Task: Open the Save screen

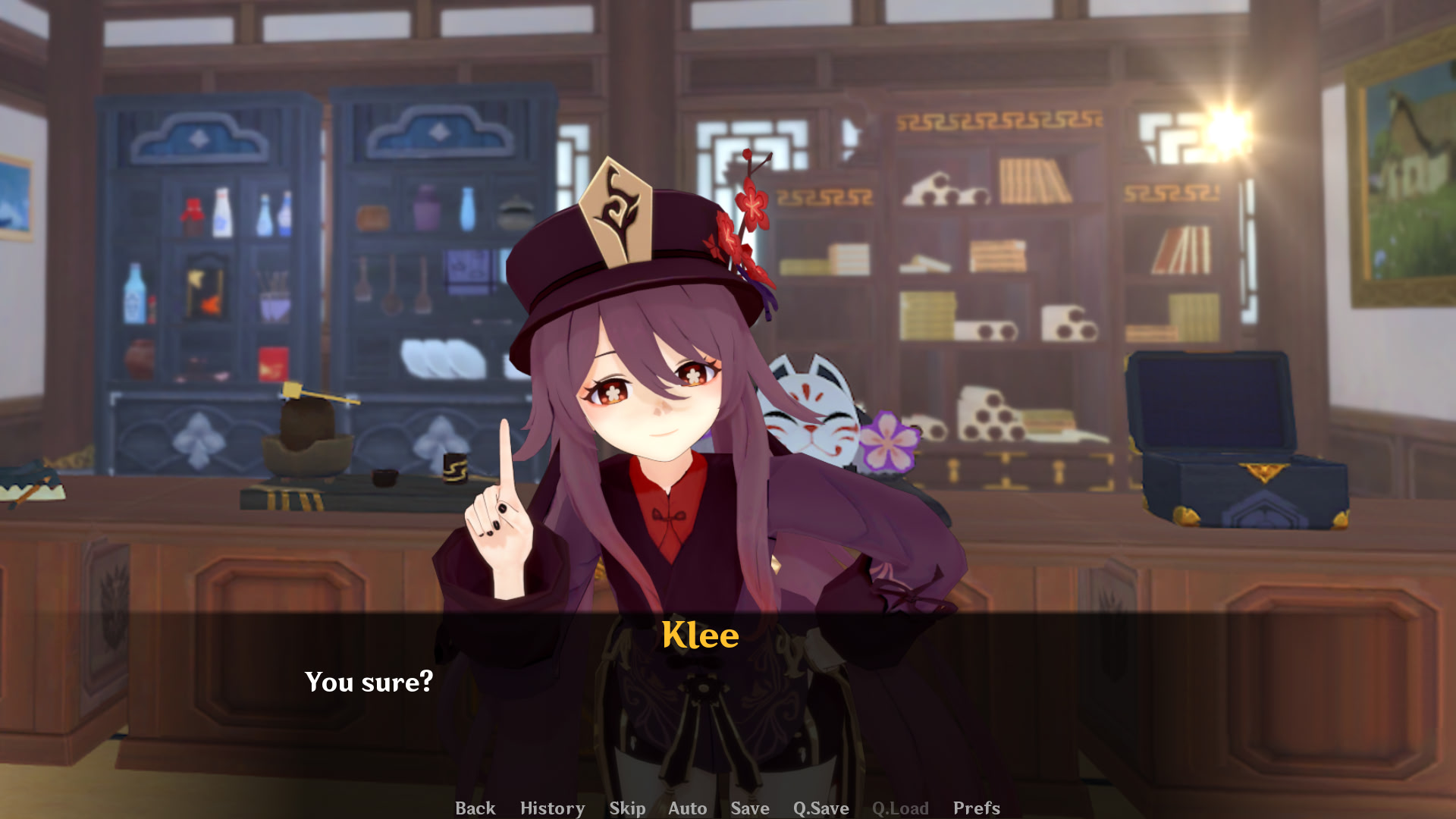Action: pos(749,808)
